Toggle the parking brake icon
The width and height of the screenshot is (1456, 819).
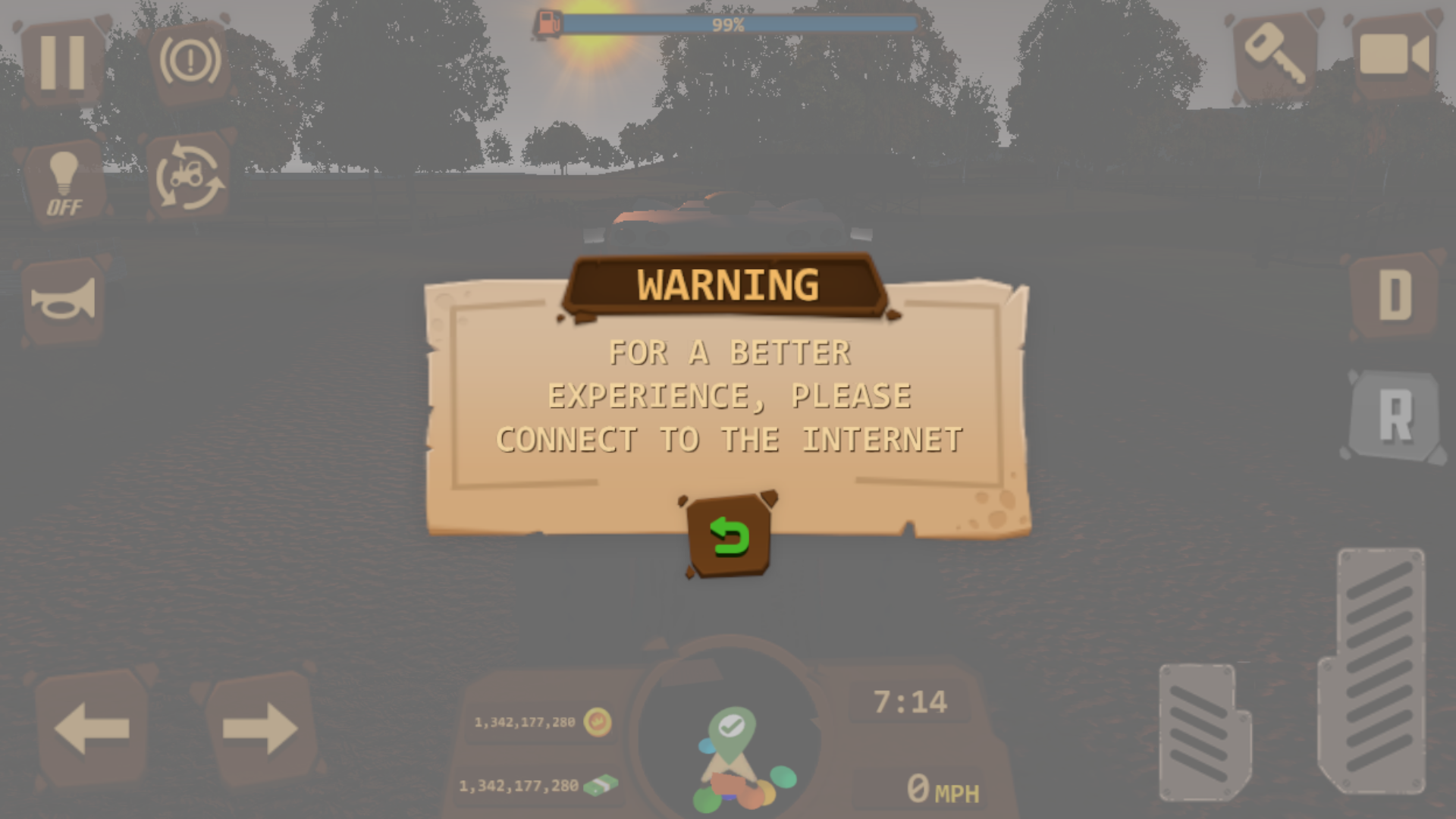[x=190, y=61]
